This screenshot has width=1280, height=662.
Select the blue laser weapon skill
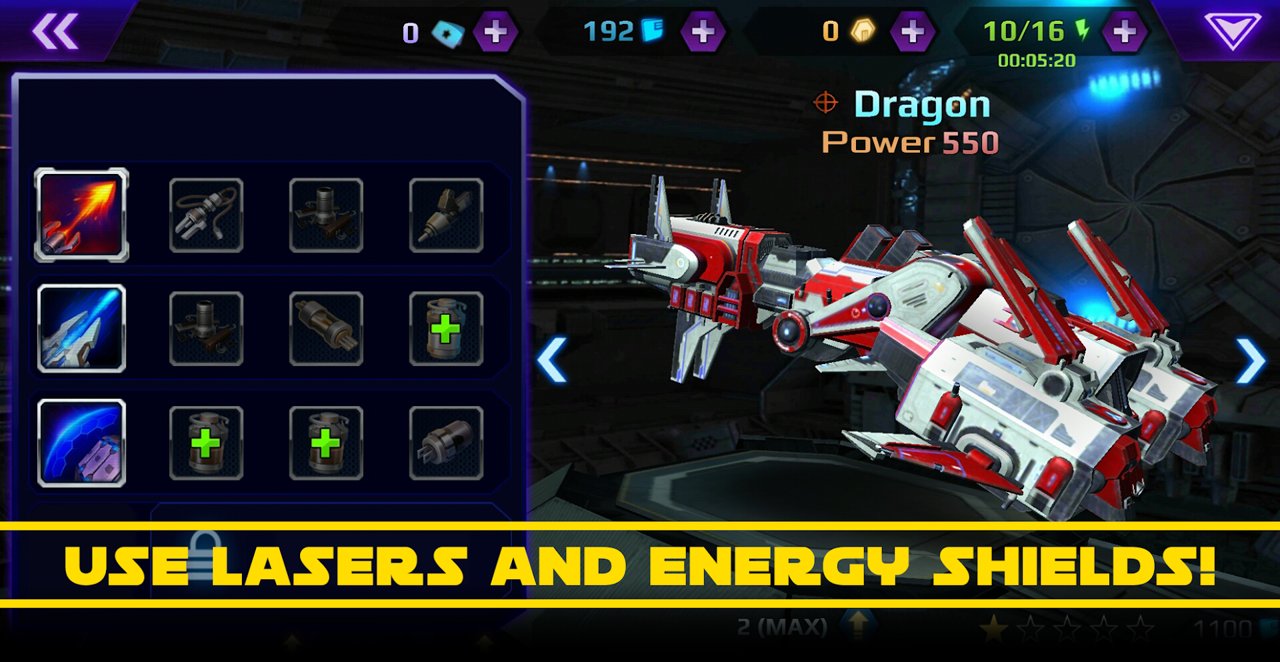coord(82,329)
